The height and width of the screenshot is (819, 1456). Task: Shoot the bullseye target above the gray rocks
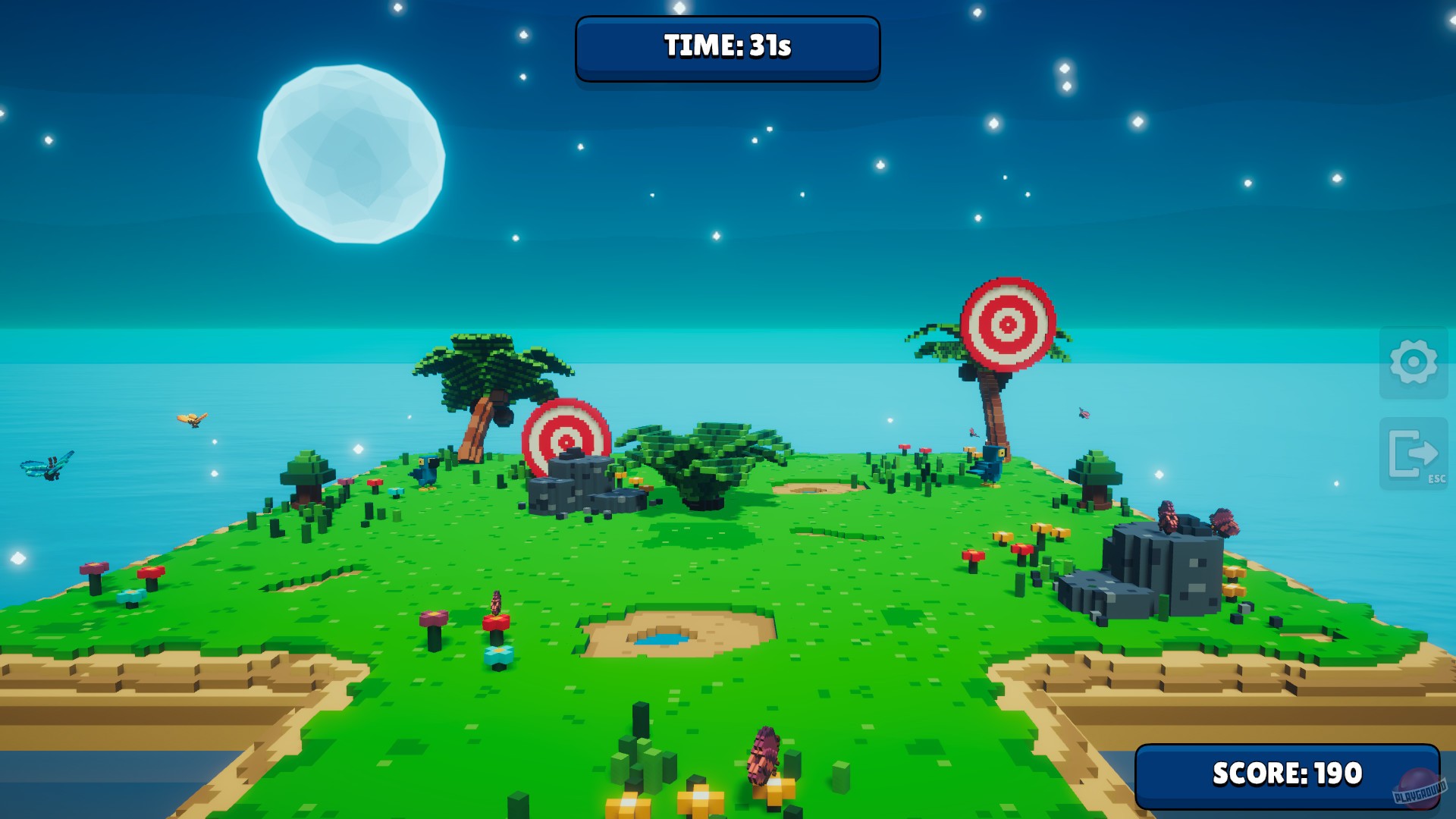pyautogui.click(x=566, y=440)
